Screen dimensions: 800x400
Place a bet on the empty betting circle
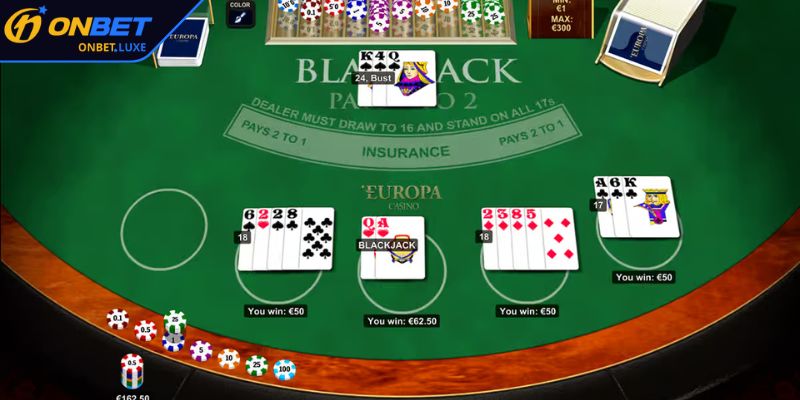[x=164, y=229]
